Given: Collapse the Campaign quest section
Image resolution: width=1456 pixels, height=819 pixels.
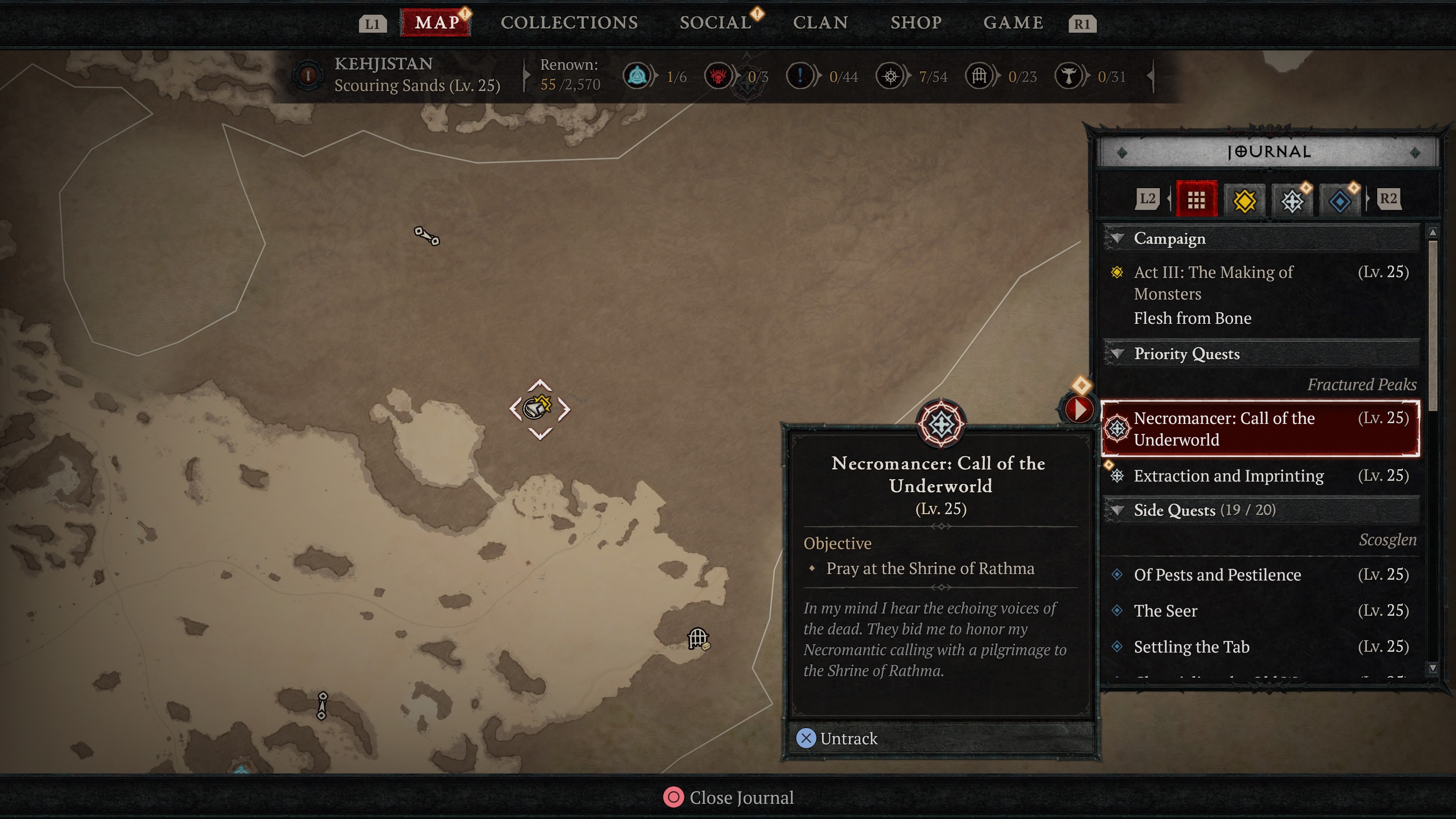Looking at the screenshot, I should (x=1117, y=238).
